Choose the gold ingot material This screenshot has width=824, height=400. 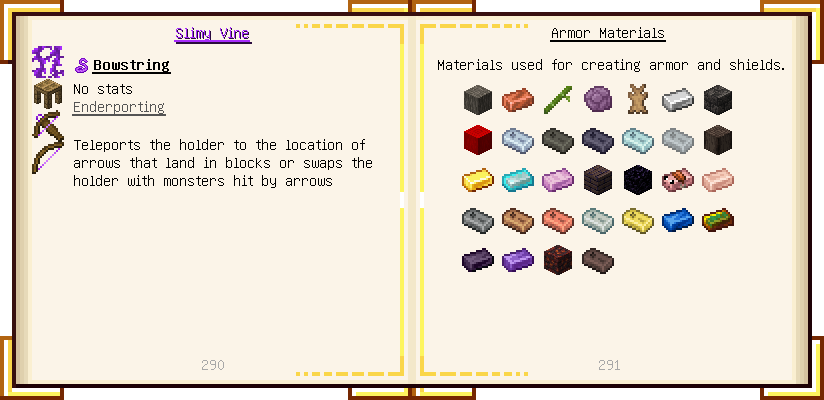pos(478,180)
